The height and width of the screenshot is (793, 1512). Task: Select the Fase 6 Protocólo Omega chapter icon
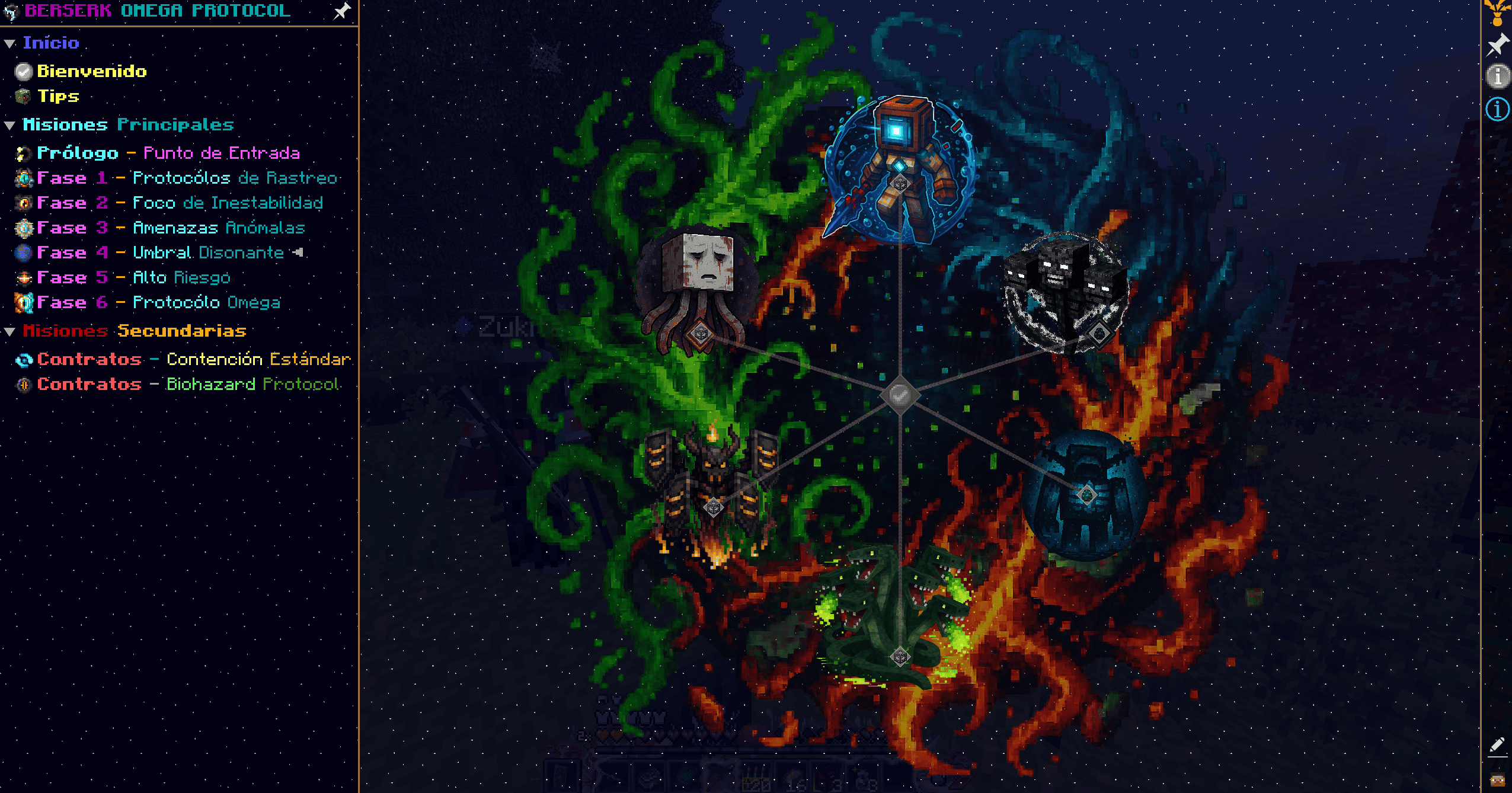[x=23, y=302]
